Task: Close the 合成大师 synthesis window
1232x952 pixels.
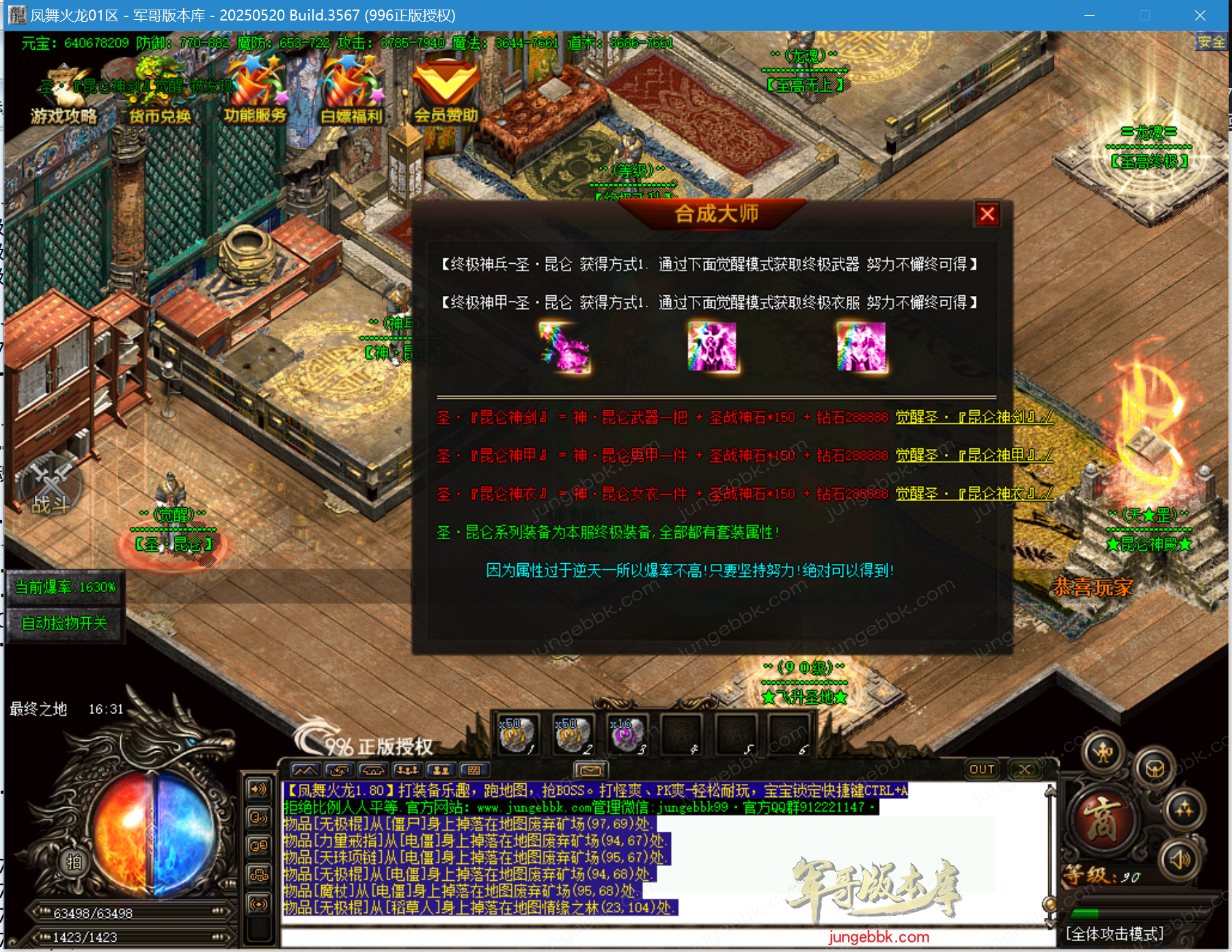Action: click(988, 214)
